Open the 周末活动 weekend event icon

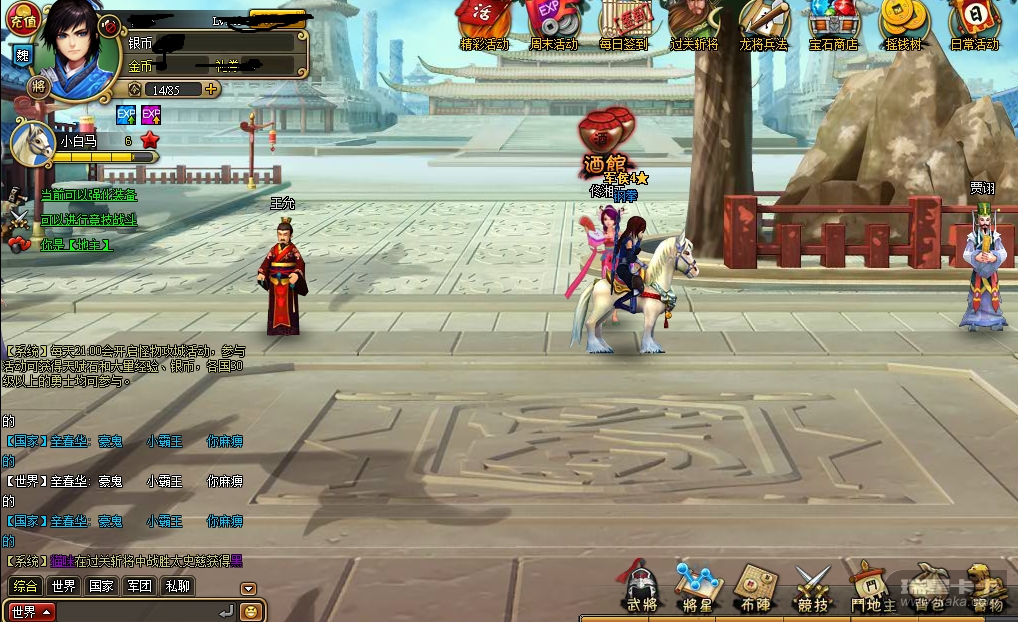point(553,24)
